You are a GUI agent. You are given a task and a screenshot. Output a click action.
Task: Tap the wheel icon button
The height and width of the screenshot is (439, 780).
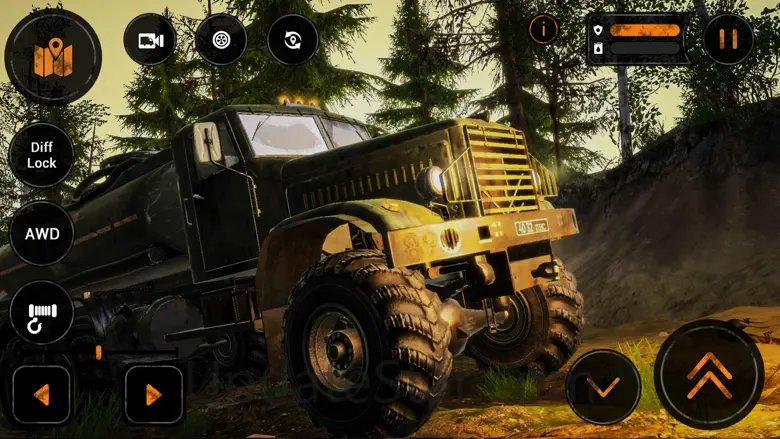(x=221, y=40)
